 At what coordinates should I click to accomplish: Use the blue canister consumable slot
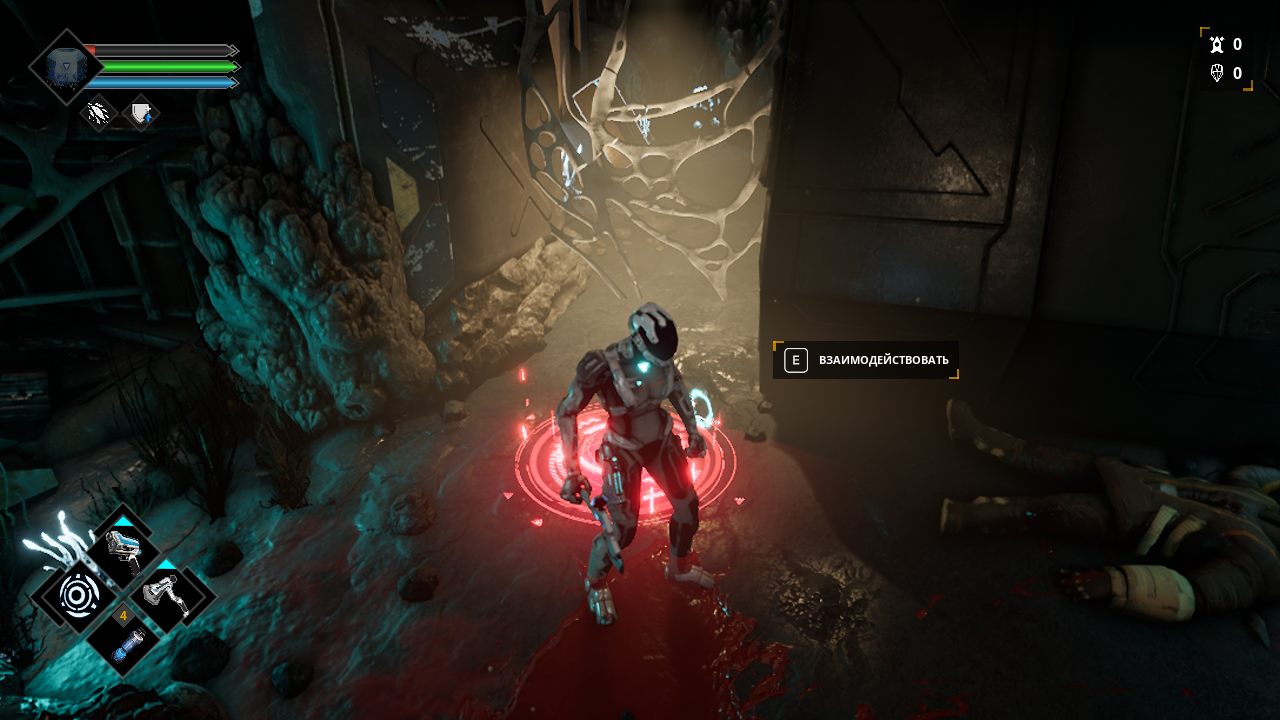click(123, 641)
